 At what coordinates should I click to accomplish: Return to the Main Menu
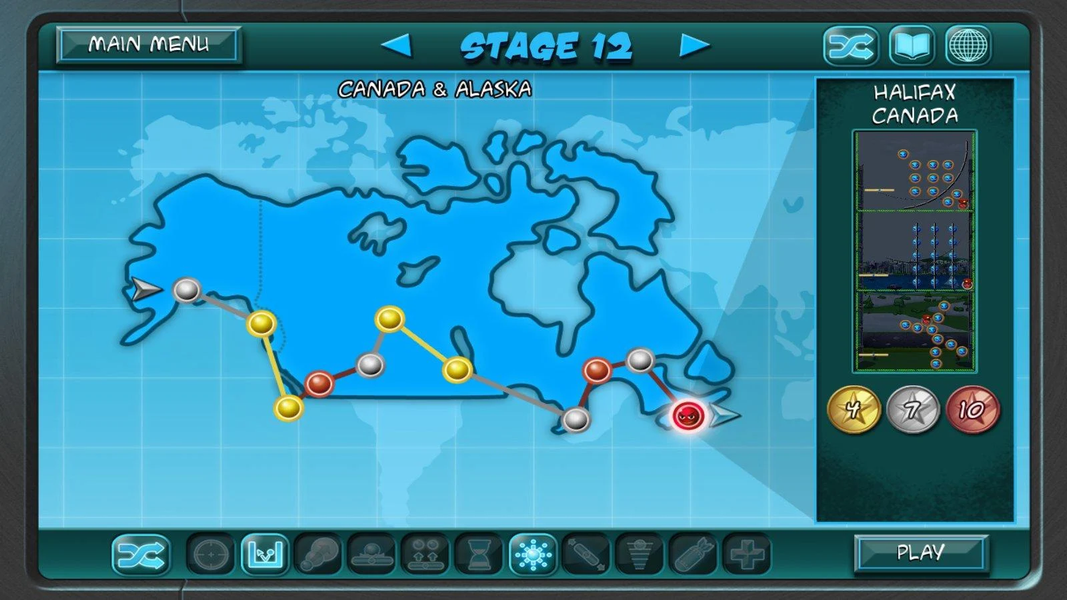[x=148, y=45]
